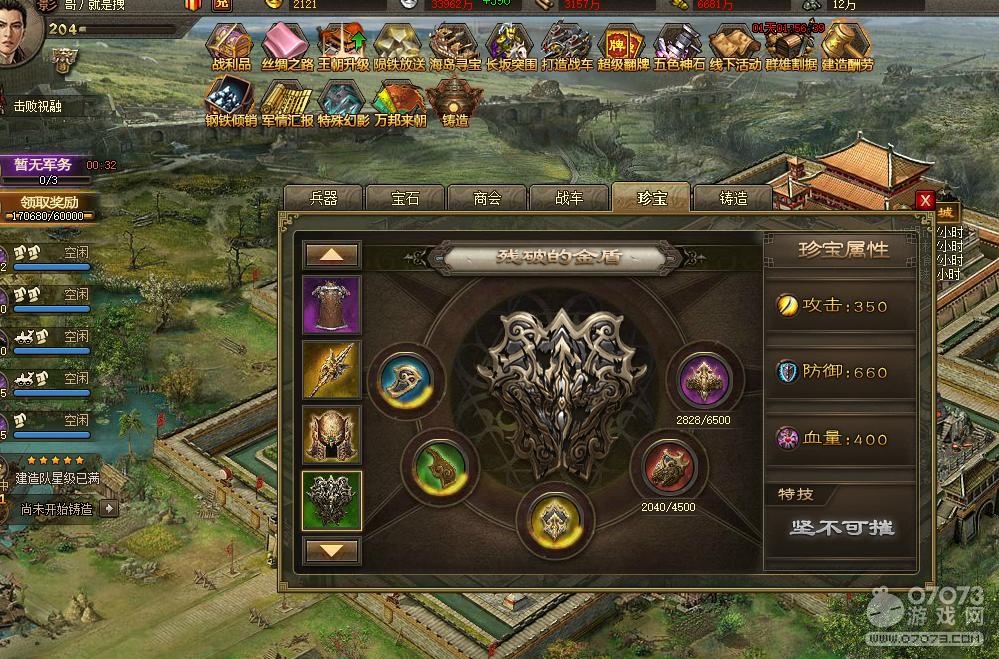999x659 pixels.
Task: Click the down arrow below treasure list
Action: click(x=332, y=550)
